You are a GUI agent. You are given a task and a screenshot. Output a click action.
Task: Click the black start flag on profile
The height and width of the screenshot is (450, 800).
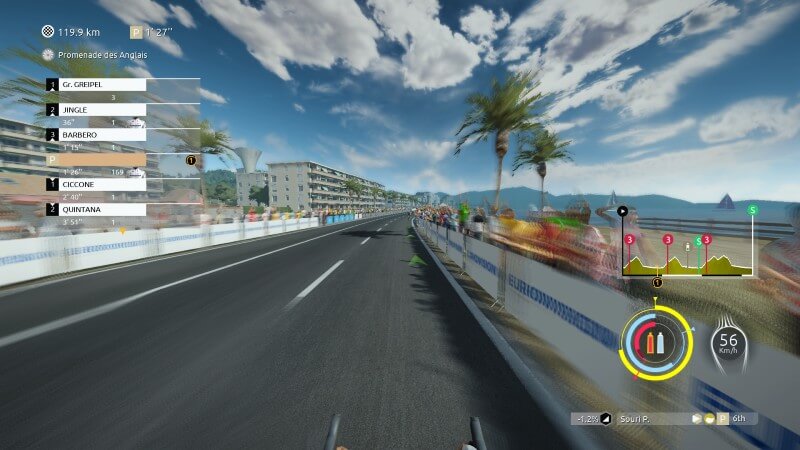pos(623,212)
